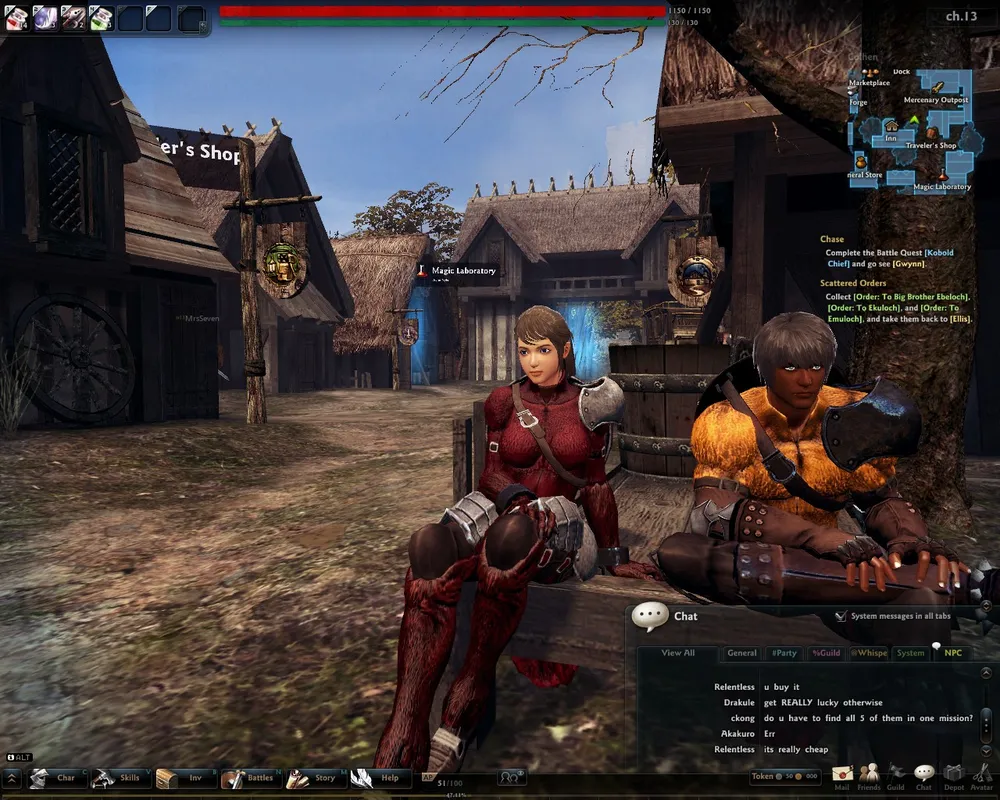
Task: Open the Help menu
Action: (379, 778)
